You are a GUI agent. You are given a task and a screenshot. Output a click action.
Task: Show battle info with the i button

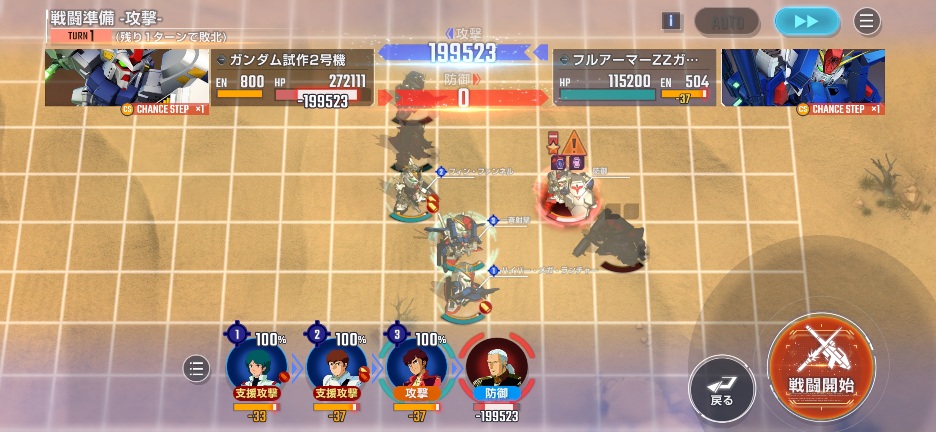pos(671,21)
